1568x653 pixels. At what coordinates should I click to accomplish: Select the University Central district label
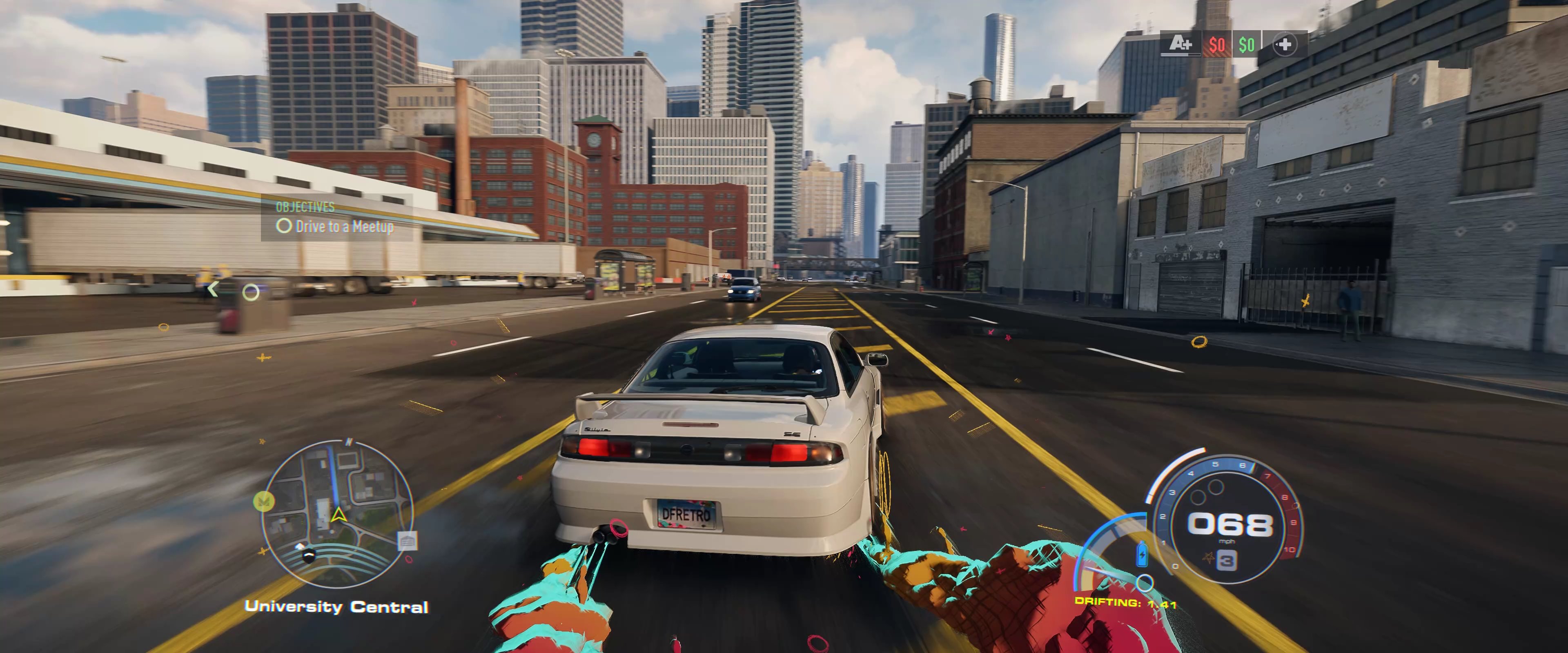pyautogui.click(x=336, y=606)
